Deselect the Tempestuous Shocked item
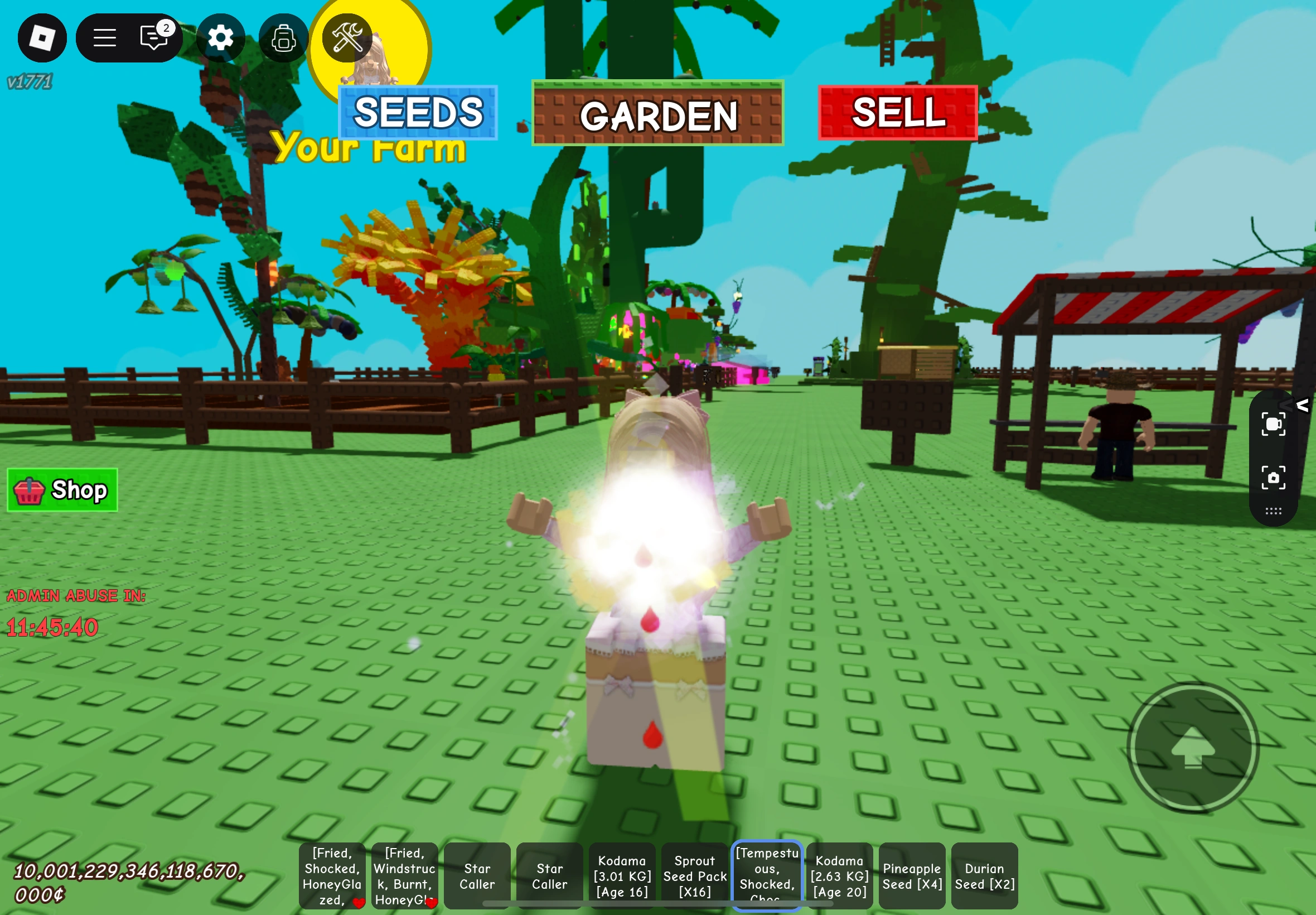The width and height of the screenshot is (1316, 915). click(767, 874)
